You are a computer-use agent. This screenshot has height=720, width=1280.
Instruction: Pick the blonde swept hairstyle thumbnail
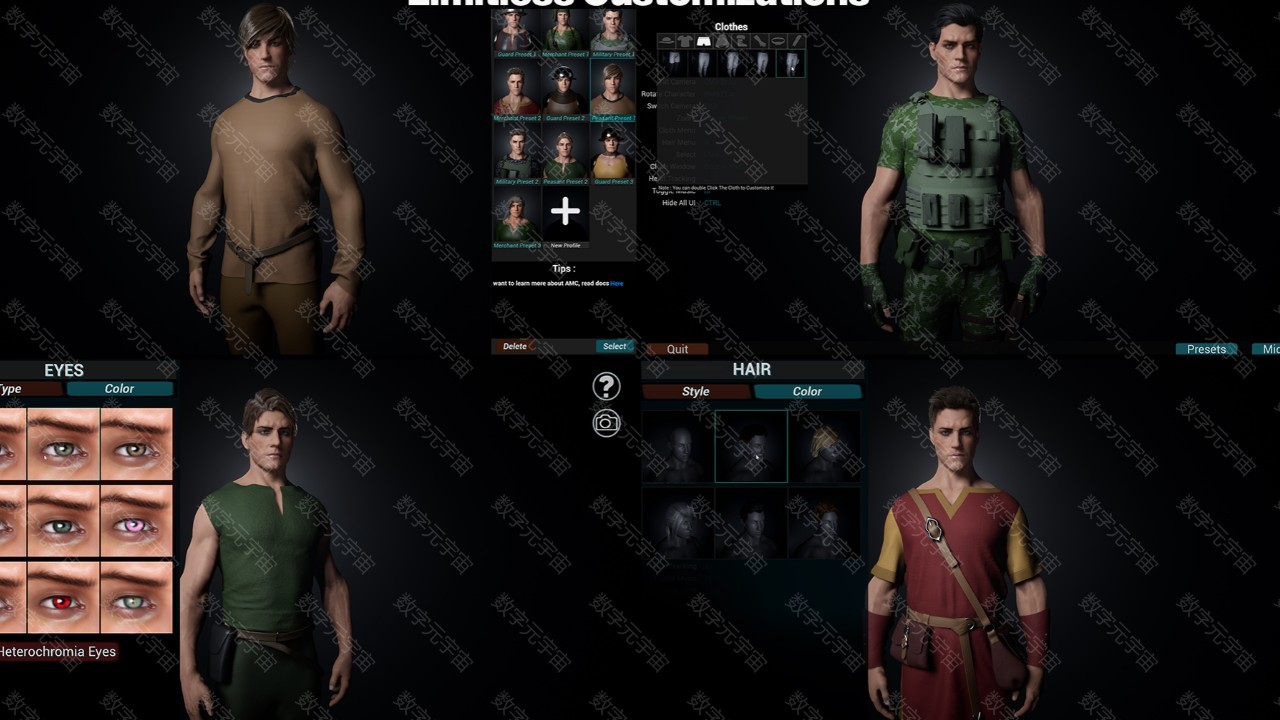coord(824,446)
